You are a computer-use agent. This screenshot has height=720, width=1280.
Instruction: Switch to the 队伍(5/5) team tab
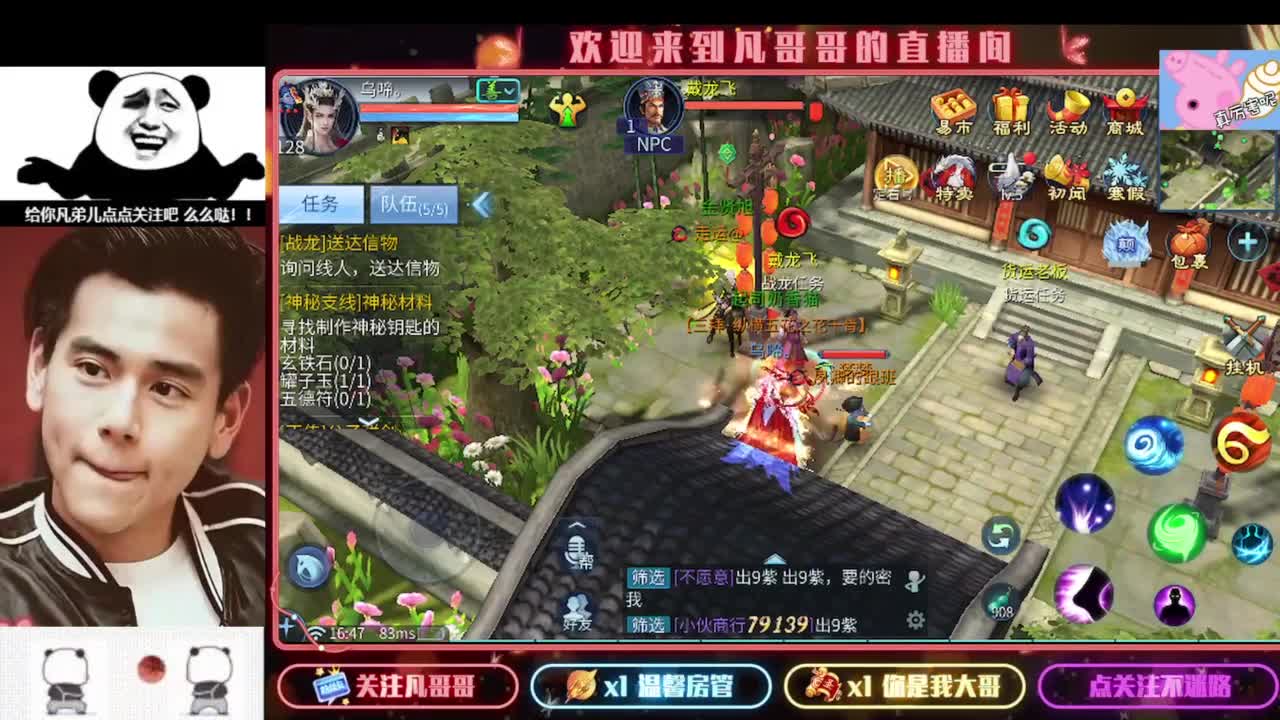[x=413, y=203]
